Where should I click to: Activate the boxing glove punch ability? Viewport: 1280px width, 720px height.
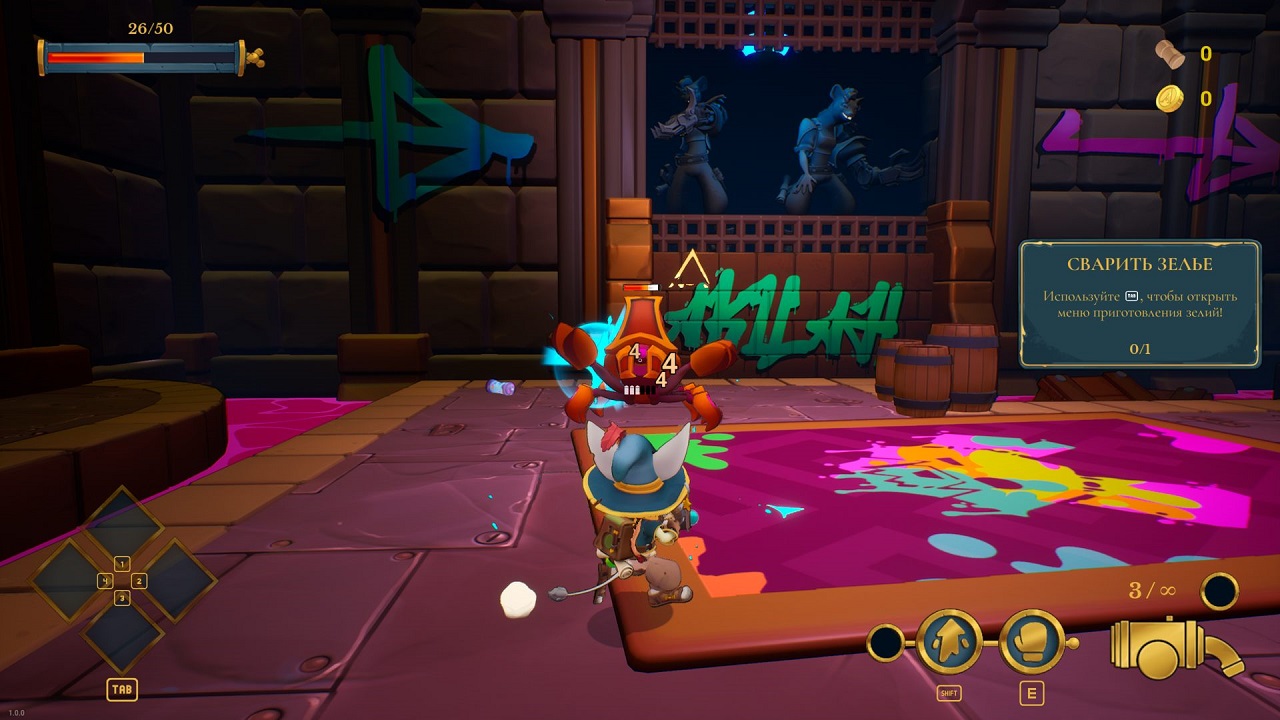(1031, 642)
